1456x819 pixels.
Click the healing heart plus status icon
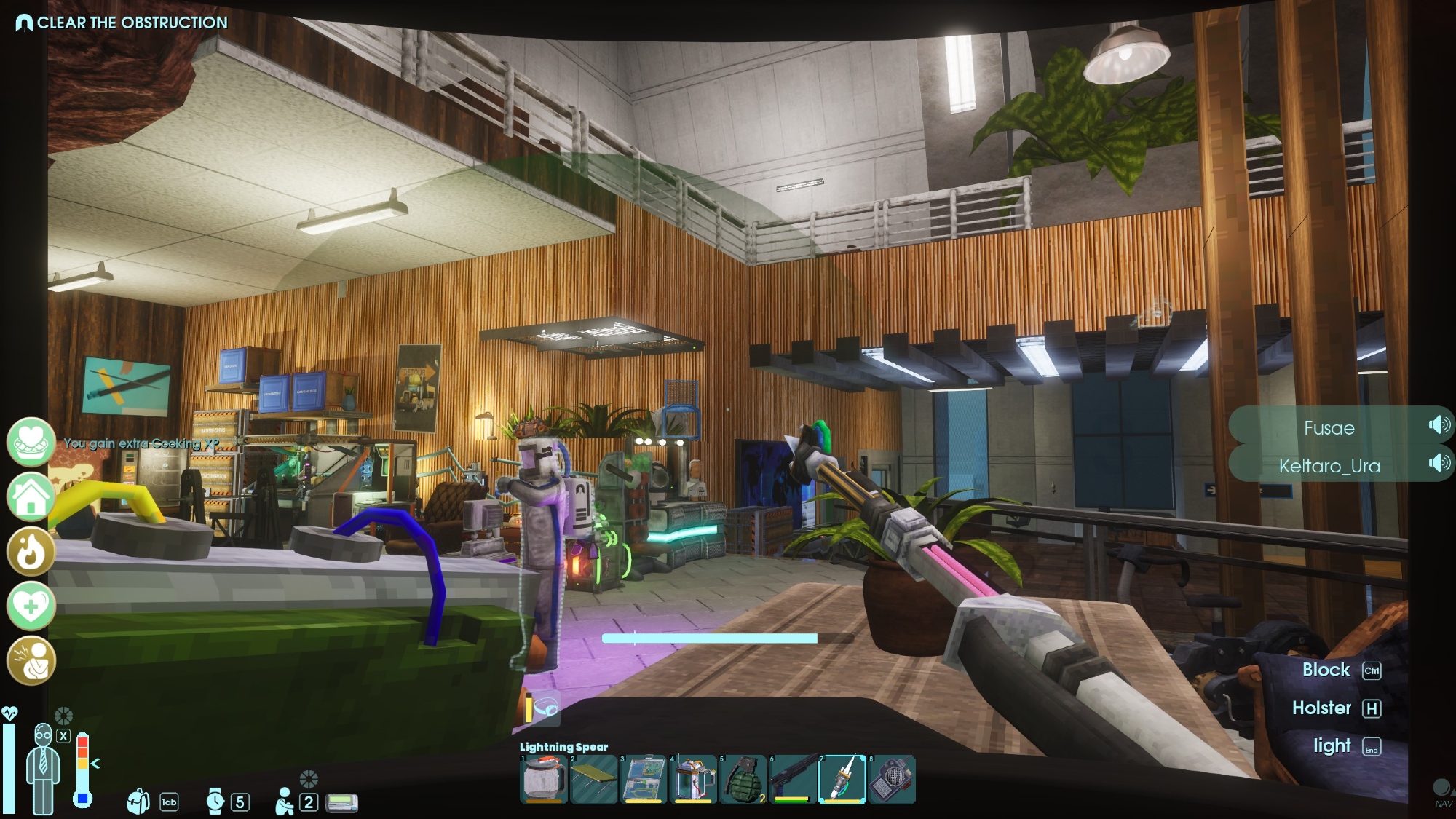(x=31, y=606)
